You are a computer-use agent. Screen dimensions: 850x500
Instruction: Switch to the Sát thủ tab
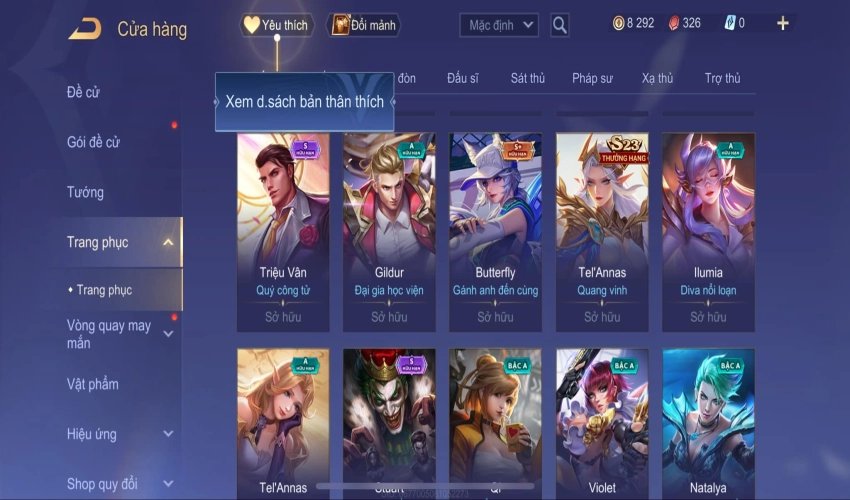[527, 78]
